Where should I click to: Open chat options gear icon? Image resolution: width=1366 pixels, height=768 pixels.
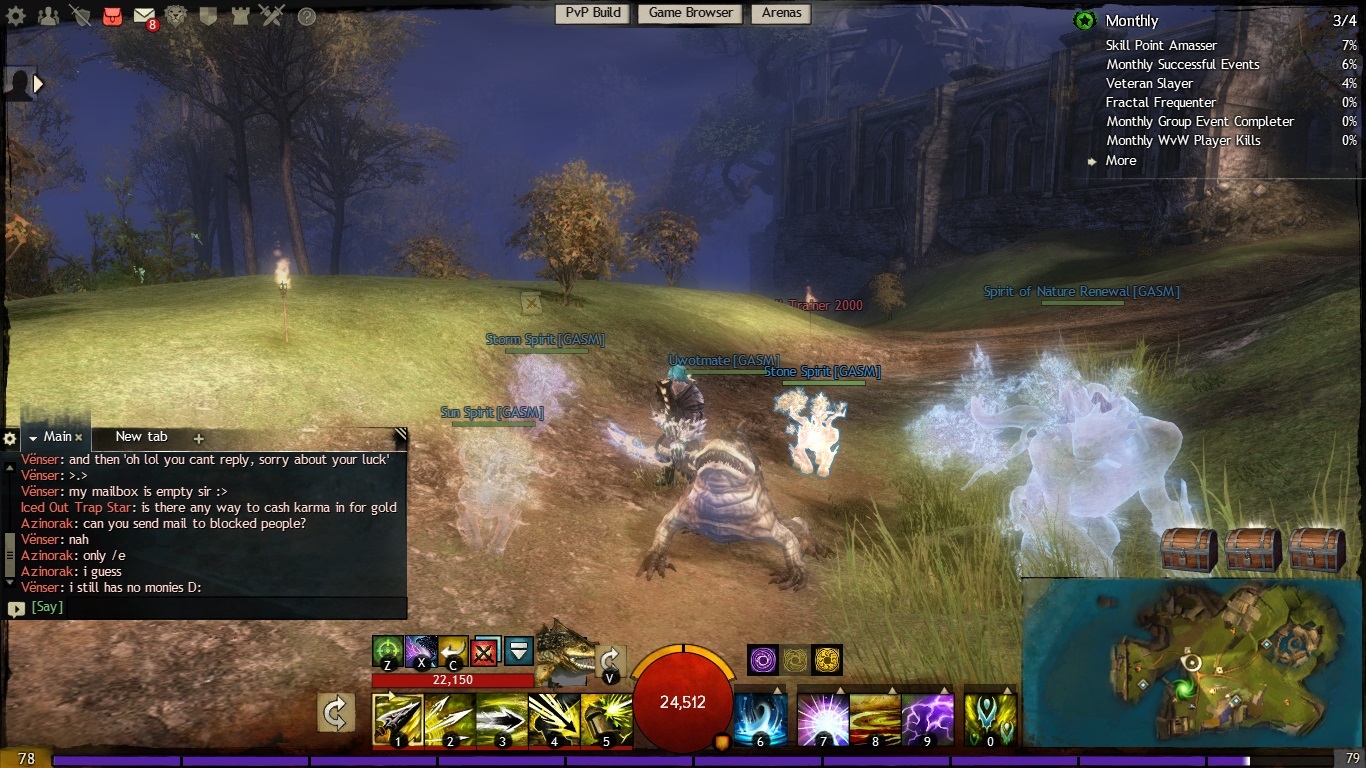[x=10, y=438]
